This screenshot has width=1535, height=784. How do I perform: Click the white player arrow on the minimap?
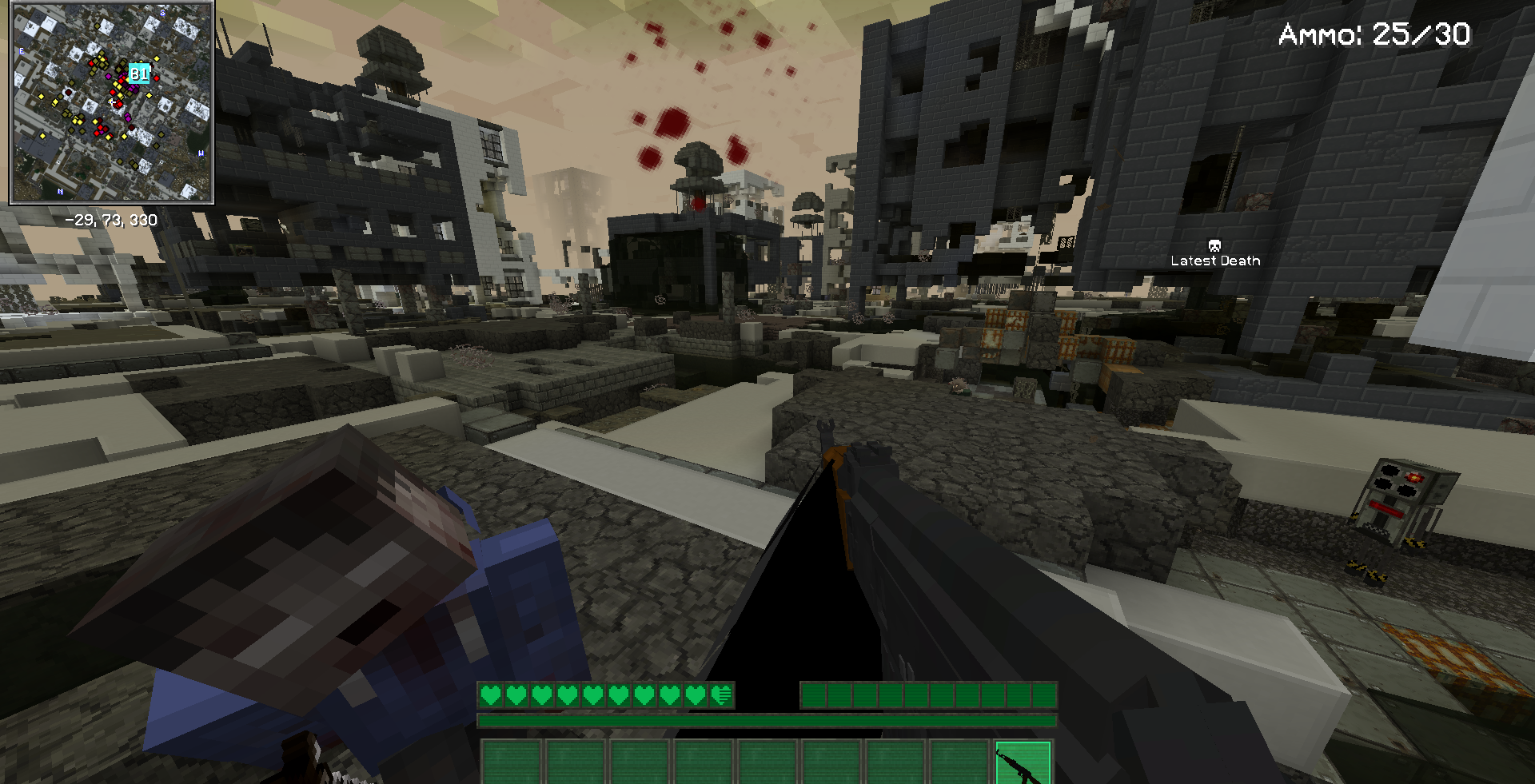point(112,101)
